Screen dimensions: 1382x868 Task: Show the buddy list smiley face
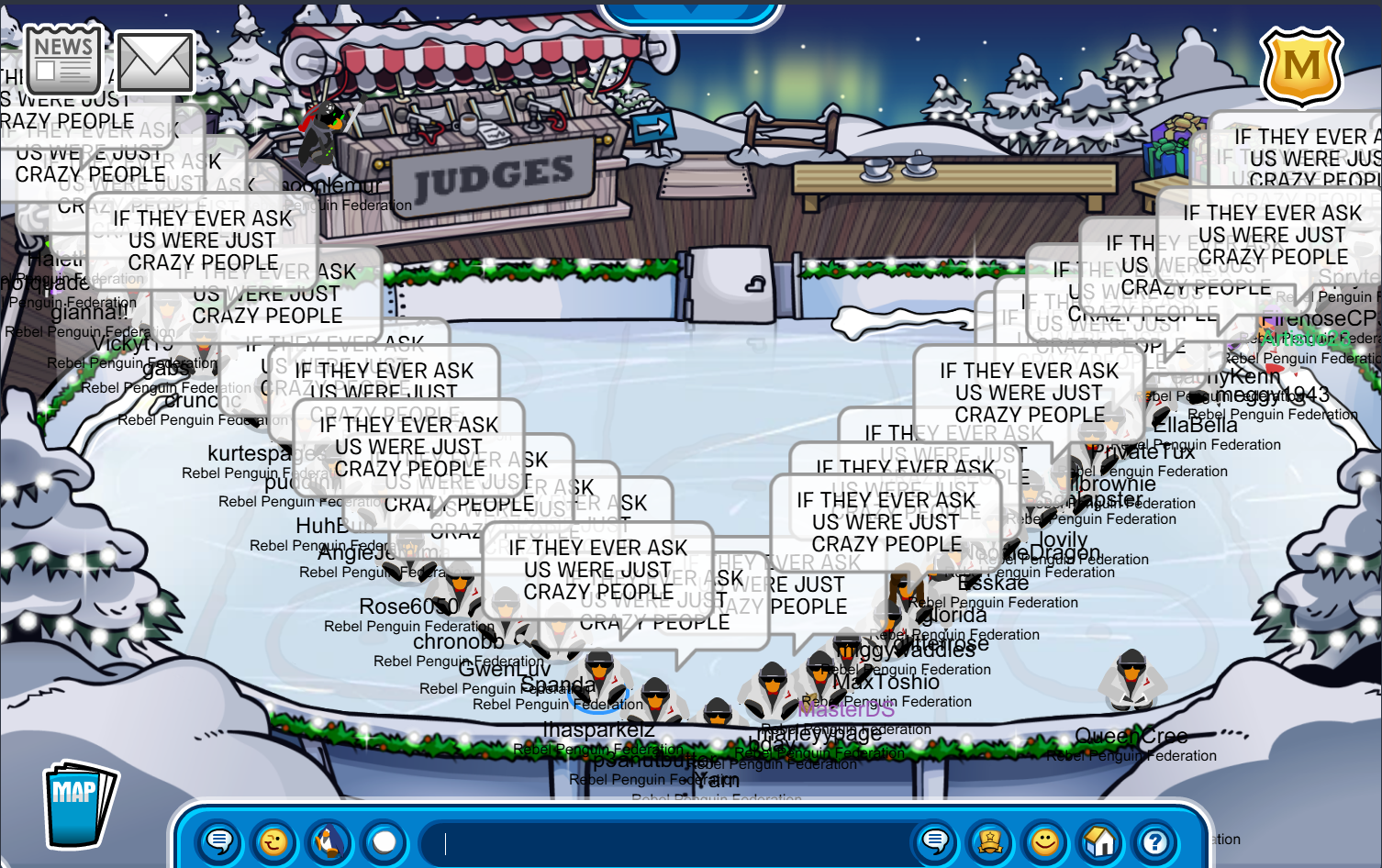click(1045, 841)
